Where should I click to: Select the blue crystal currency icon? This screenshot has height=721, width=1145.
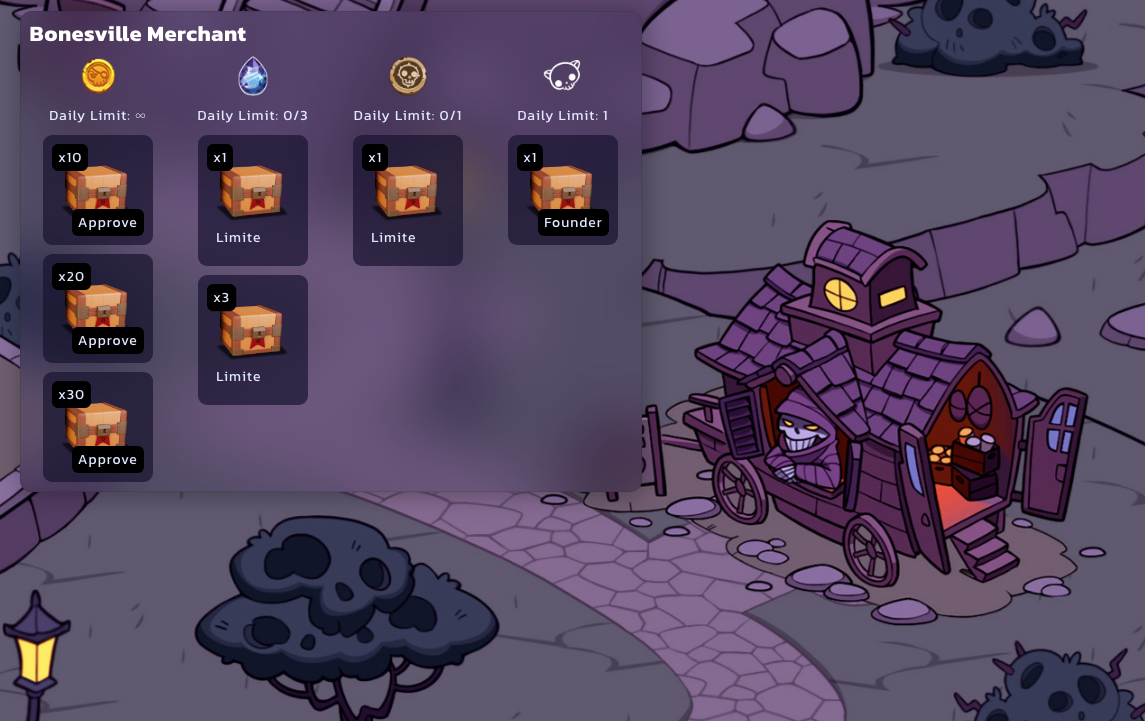click(252, 75)
